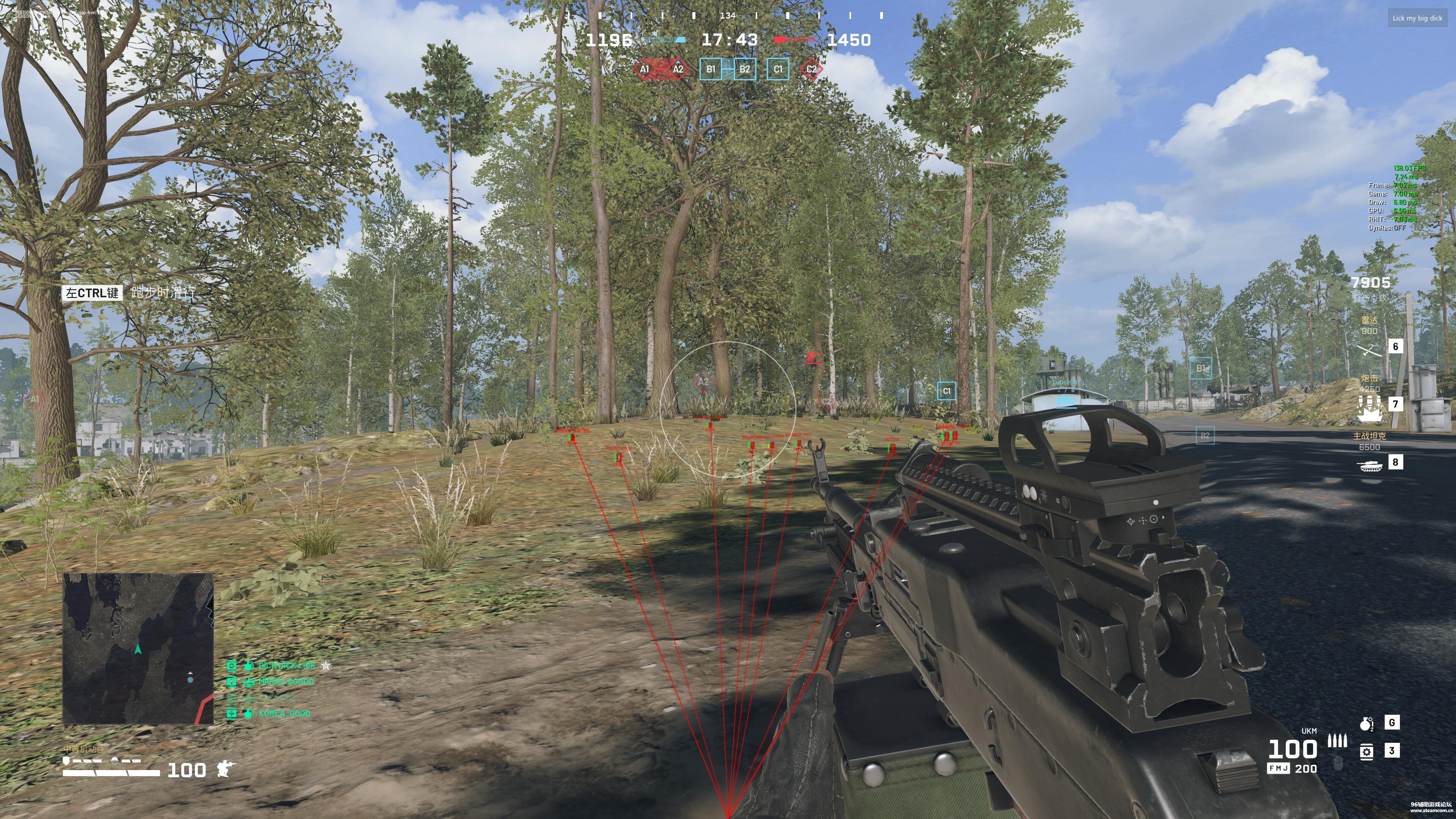
Task: Select squadmate KOREA_GOOD in the squad list
Action: 284,713
